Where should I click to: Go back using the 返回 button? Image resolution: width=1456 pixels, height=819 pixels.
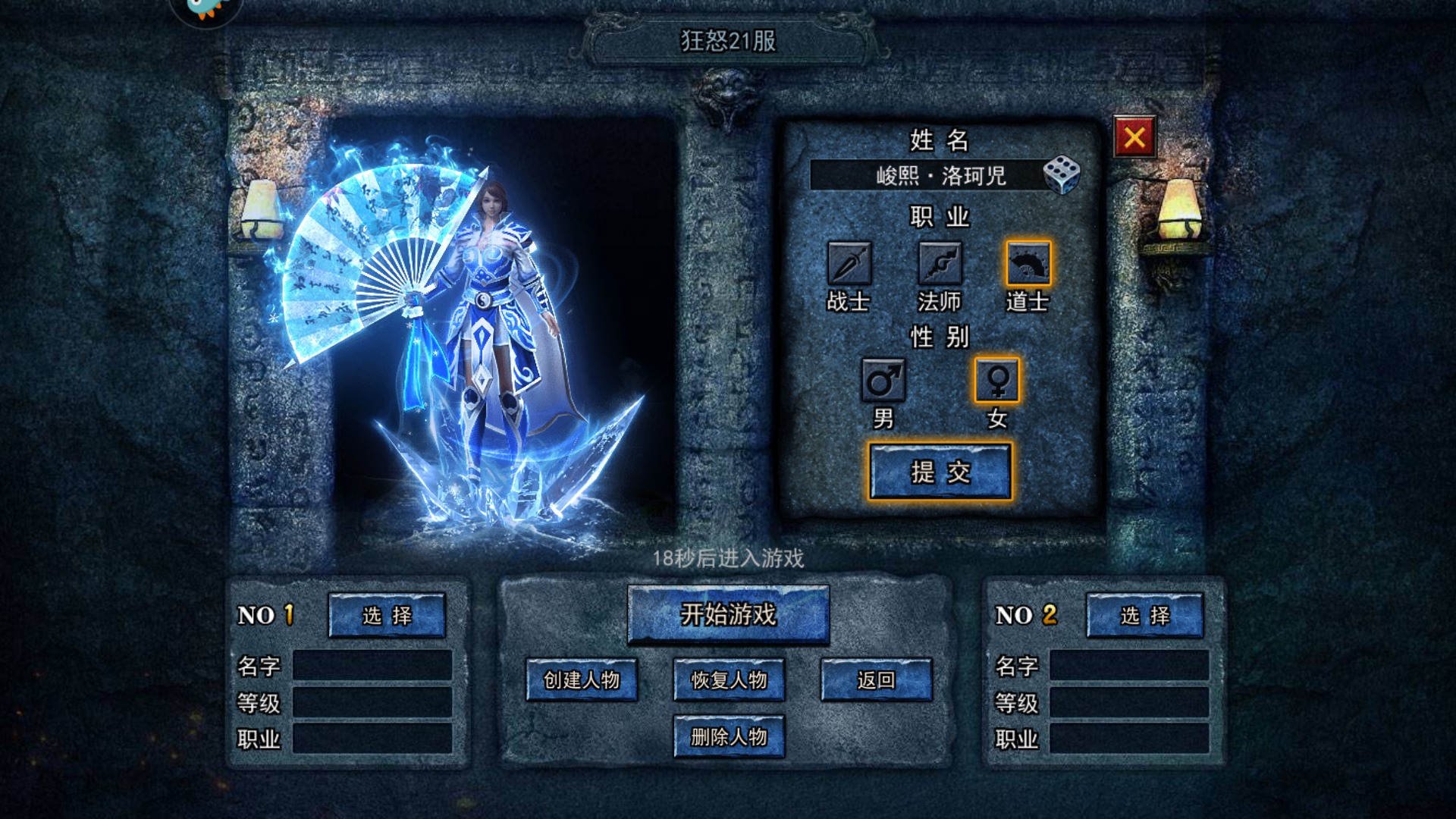coord(876,679)
